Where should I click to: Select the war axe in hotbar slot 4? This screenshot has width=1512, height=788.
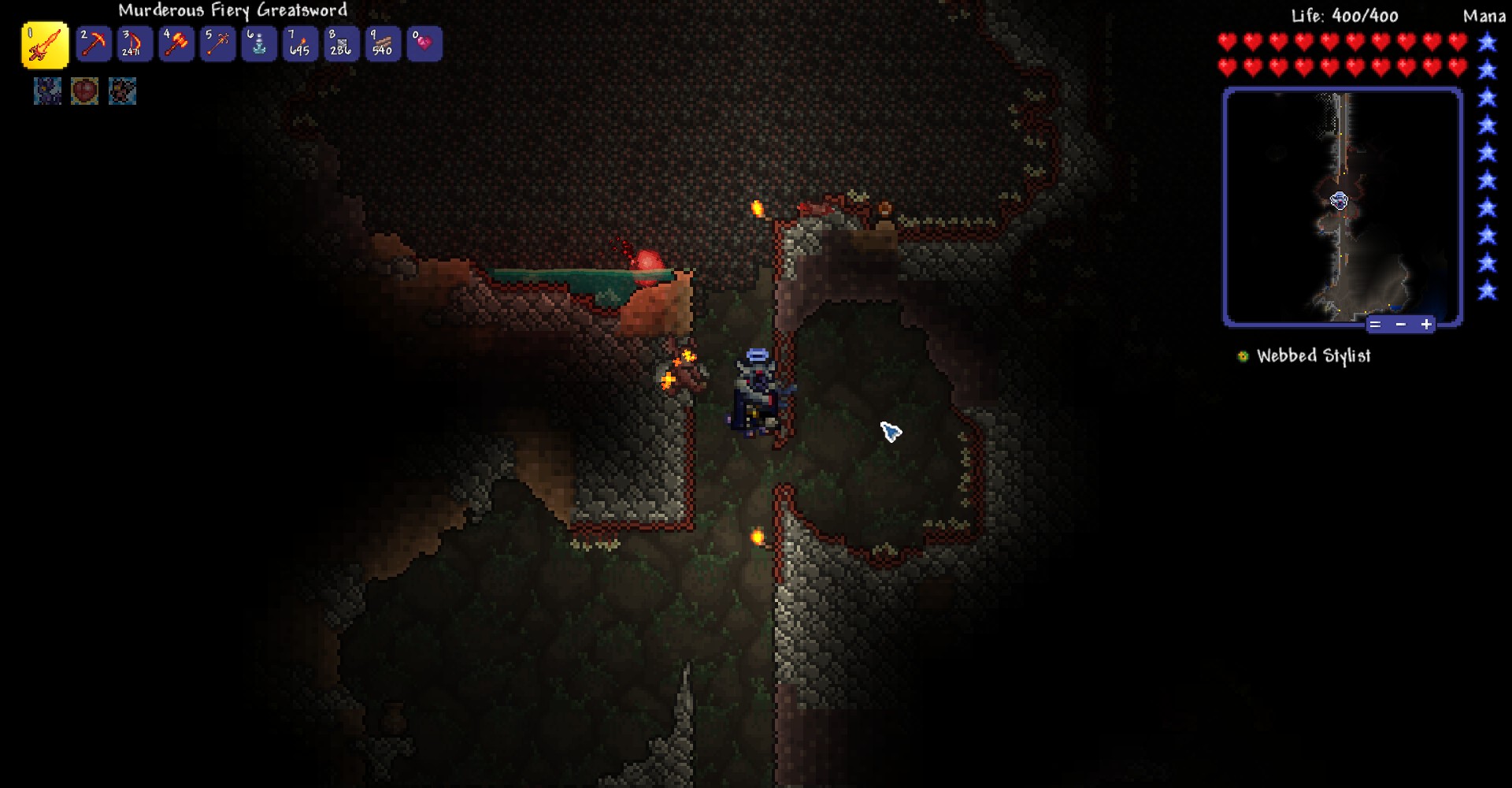(176, 43)
